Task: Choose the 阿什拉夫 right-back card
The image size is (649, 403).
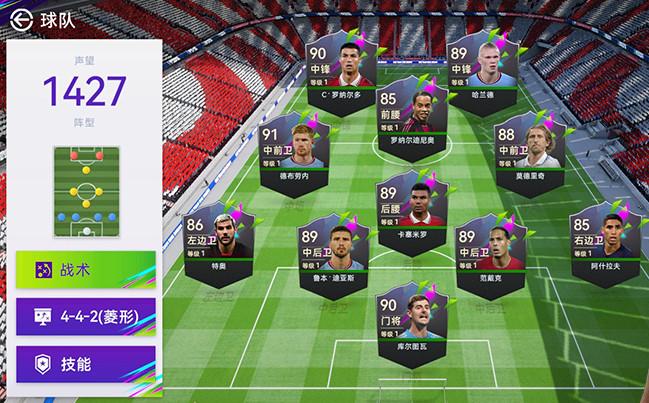Action: point(603,239)
